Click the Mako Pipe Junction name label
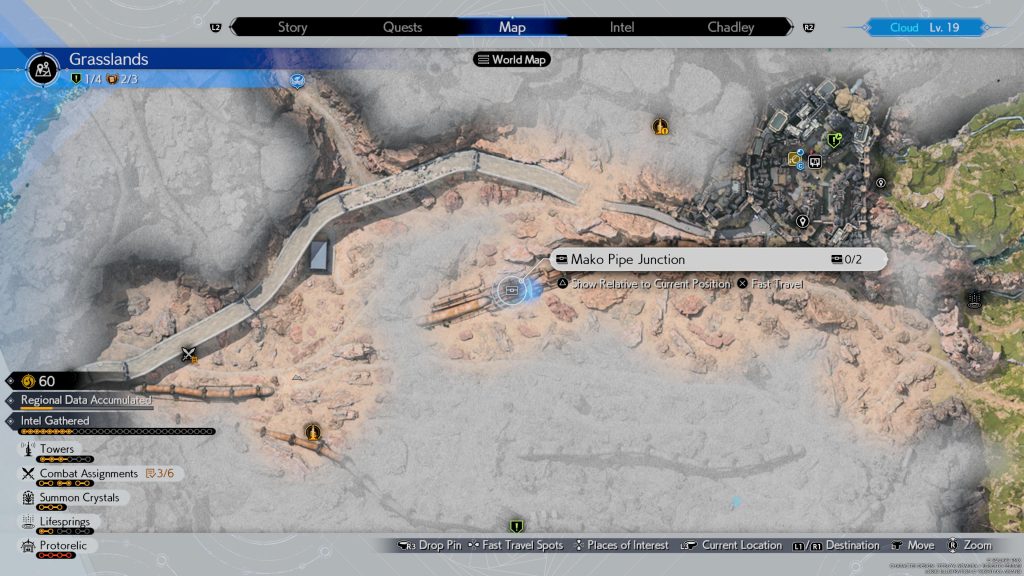Viewport: 1024px width, 576px height. tap(628, 260)
